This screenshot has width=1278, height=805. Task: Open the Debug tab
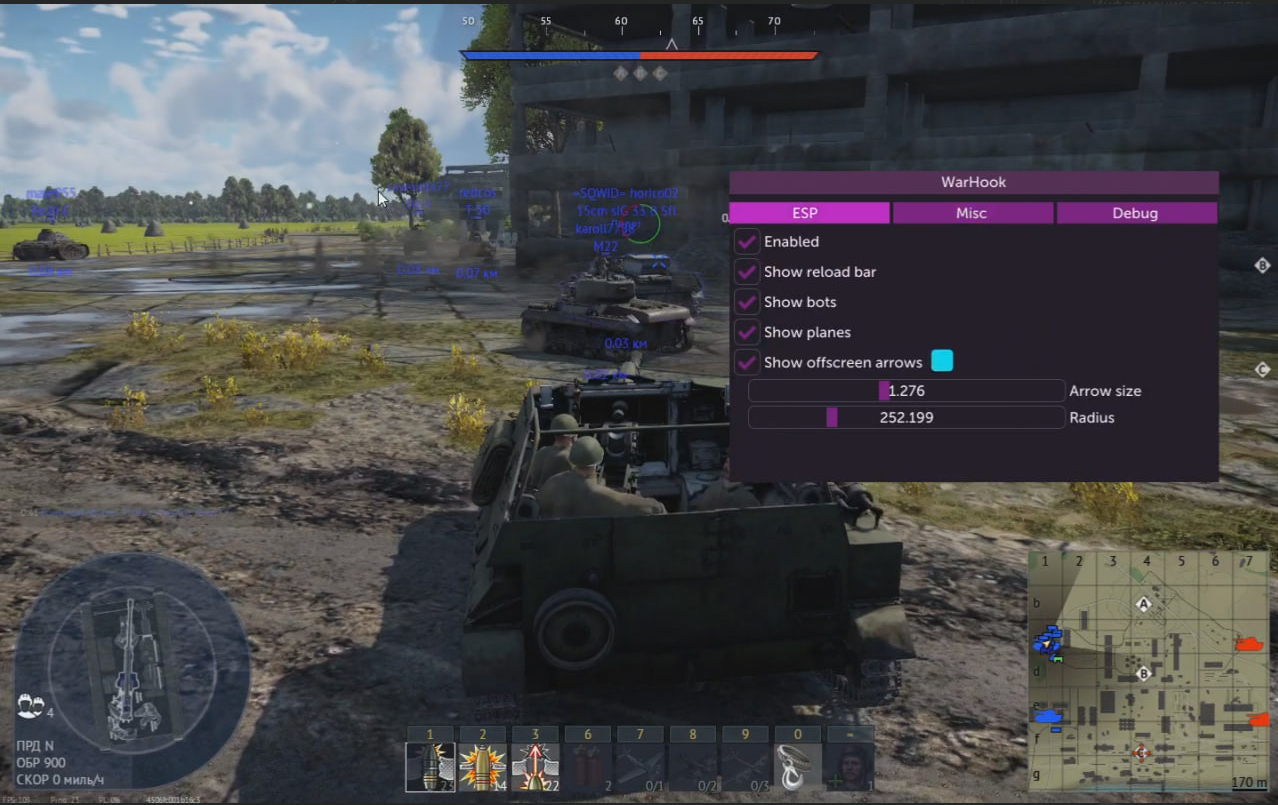(1135, 213)
